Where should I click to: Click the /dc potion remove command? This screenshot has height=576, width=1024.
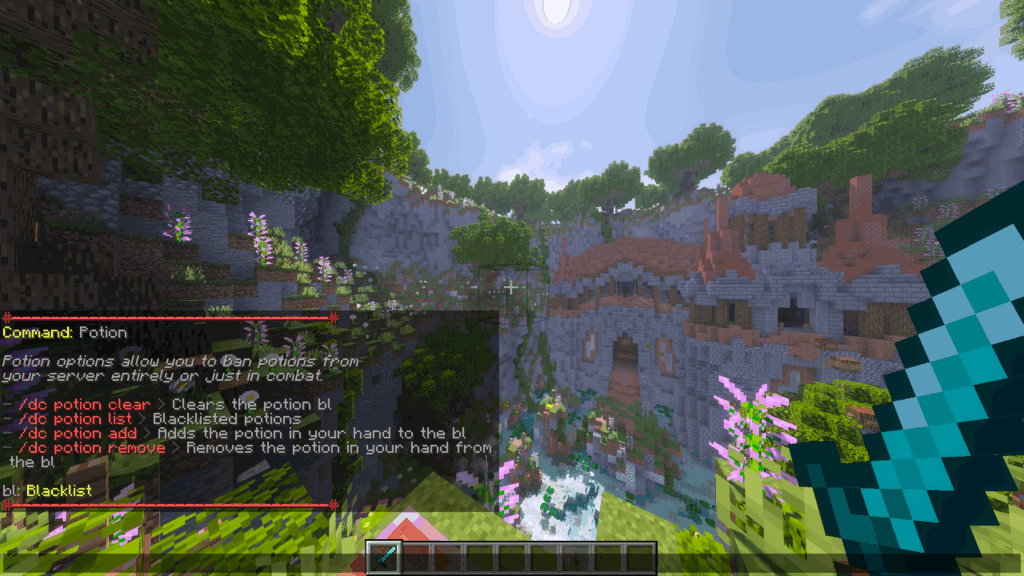tap(86, 448)
